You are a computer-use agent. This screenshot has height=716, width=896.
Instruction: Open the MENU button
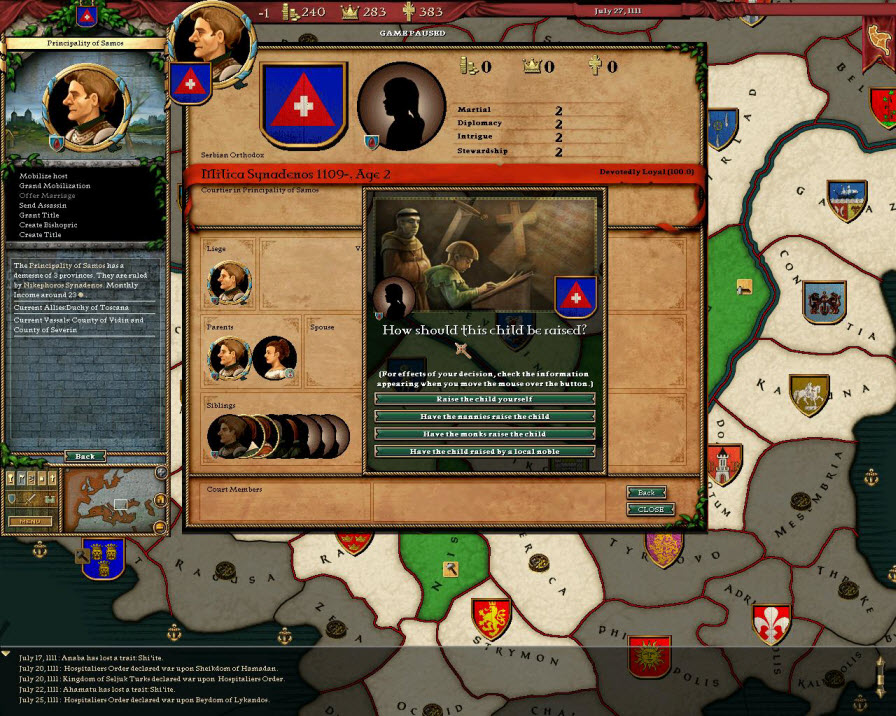pos(30,521)
